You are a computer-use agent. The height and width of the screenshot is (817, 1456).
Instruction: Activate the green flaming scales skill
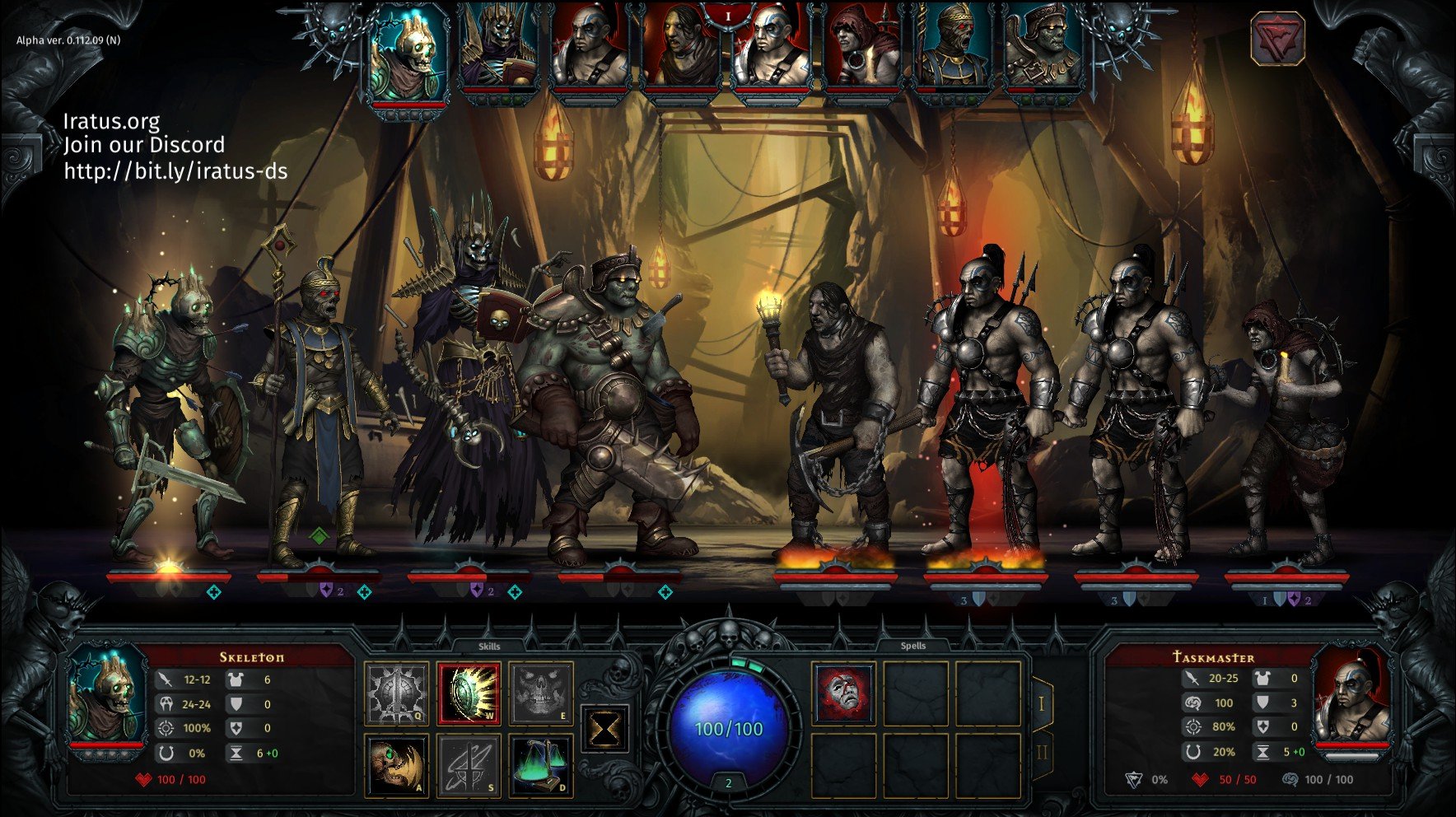click(x=540, y=766)
